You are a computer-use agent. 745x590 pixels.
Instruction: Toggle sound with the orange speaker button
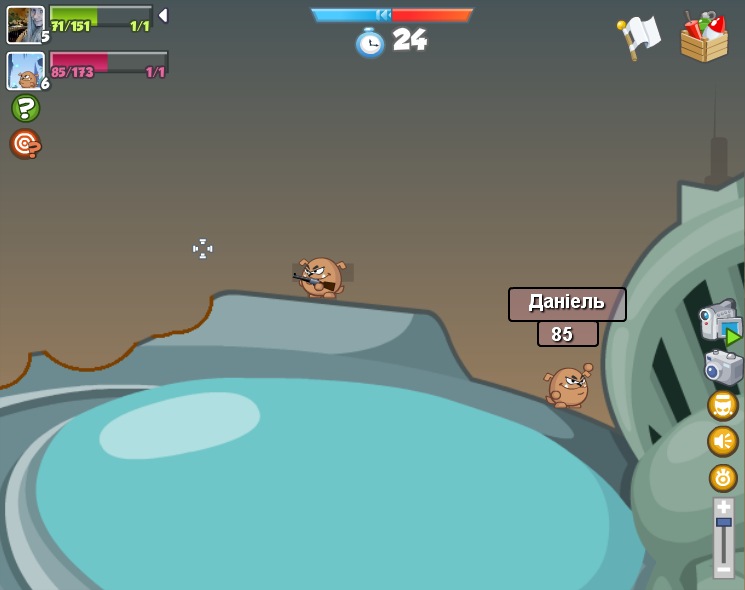(722, 441)
